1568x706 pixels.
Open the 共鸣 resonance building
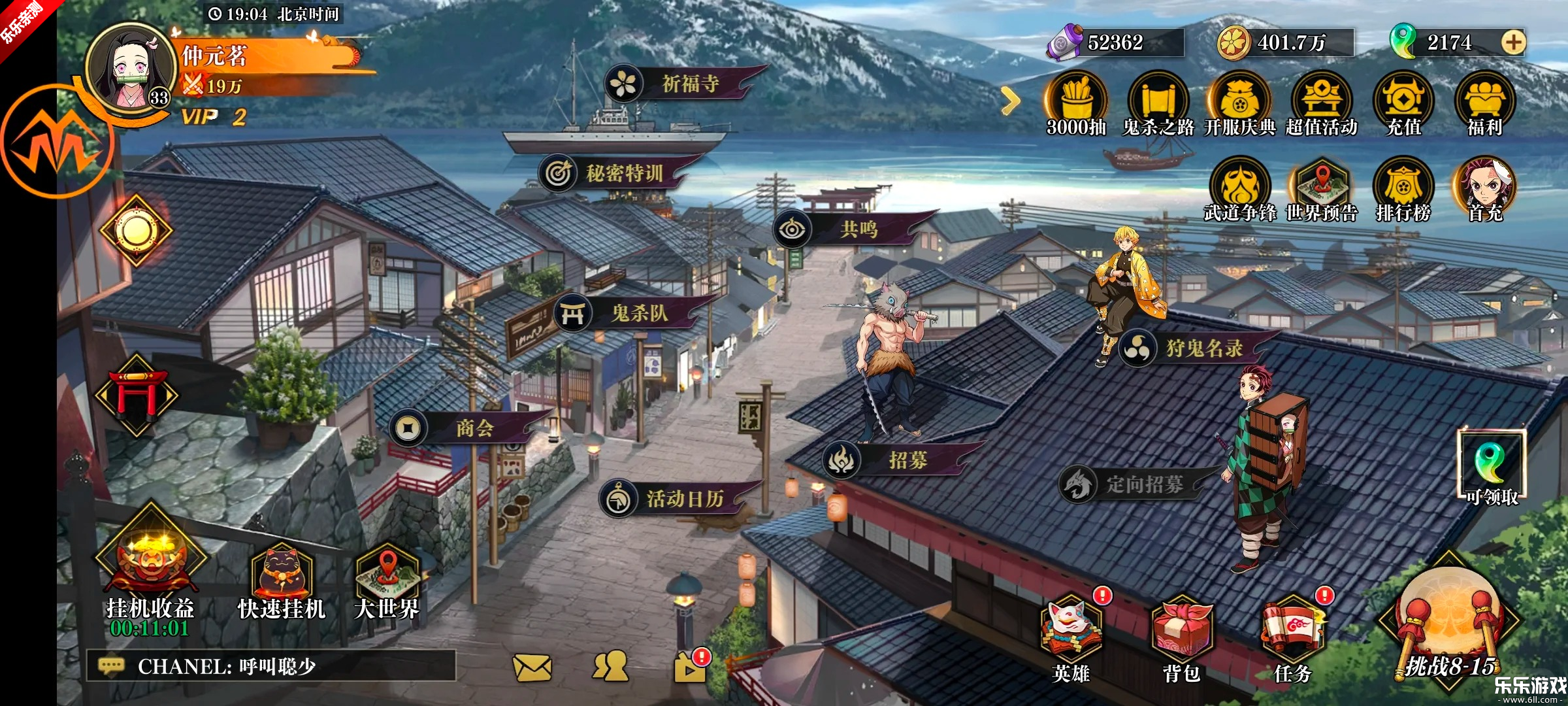pos(849,229)
